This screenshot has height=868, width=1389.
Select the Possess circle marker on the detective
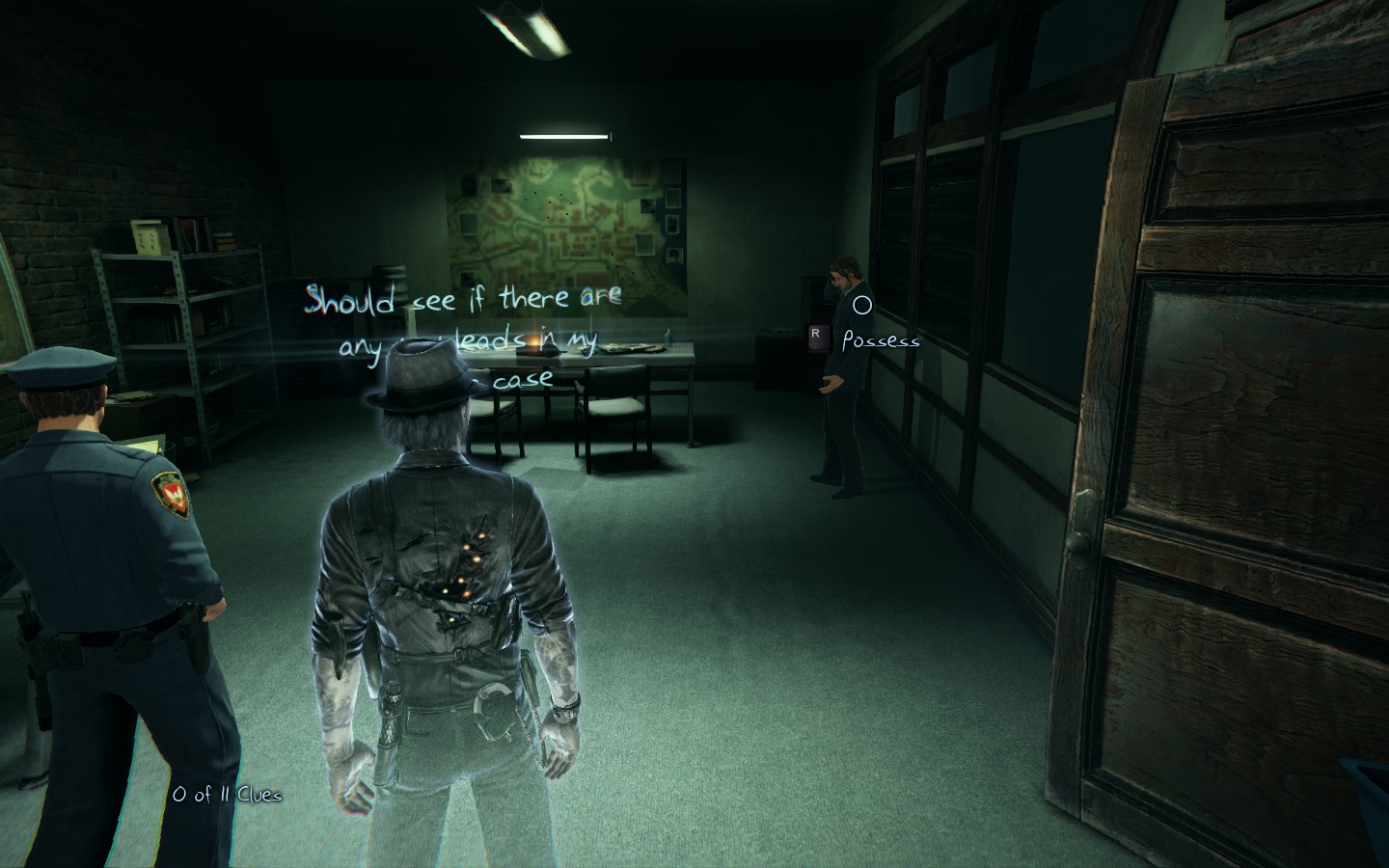[x=862, y=307]
